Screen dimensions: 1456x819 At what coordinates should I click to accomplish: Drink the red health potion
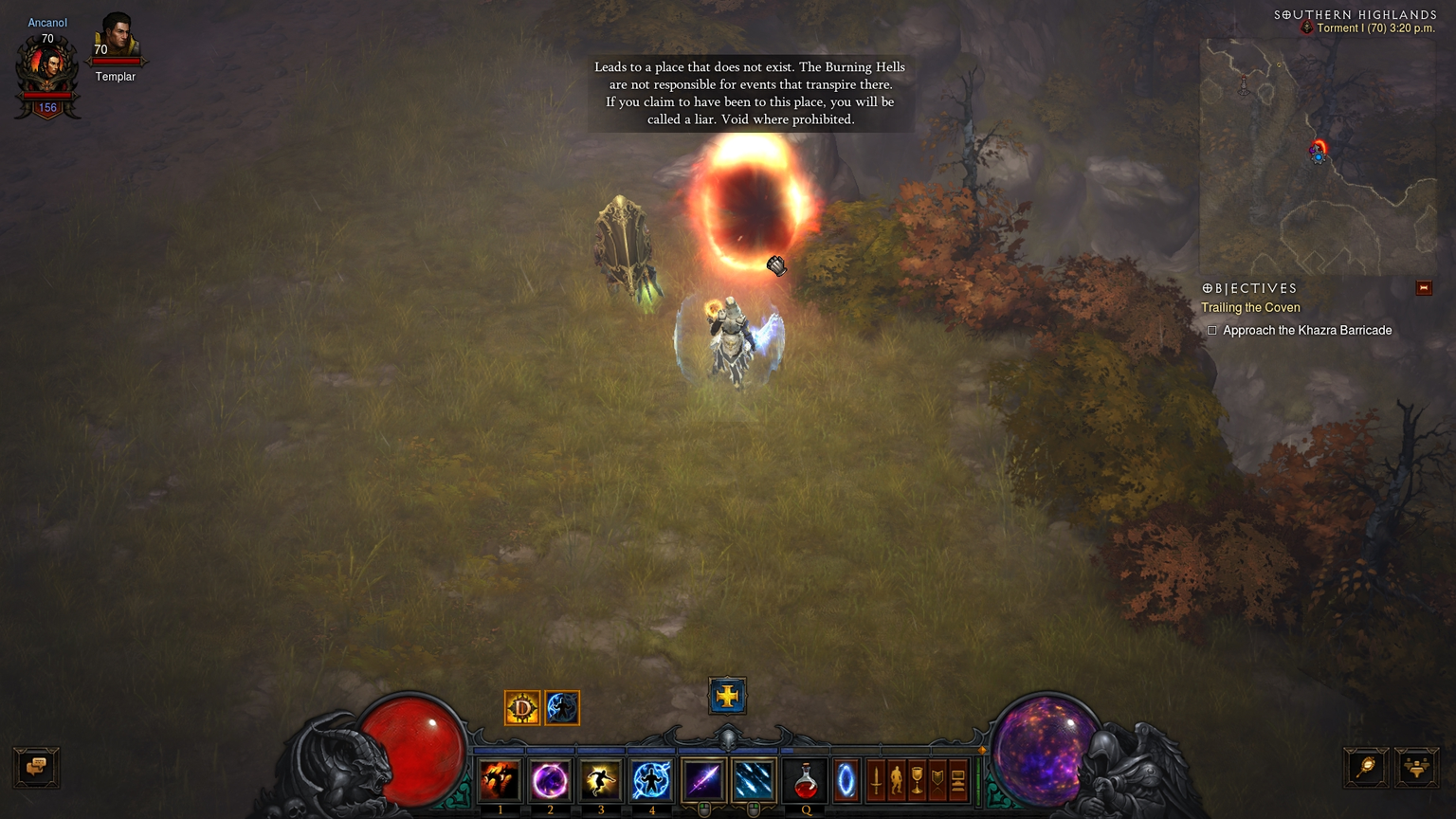[x=806, y=782]
